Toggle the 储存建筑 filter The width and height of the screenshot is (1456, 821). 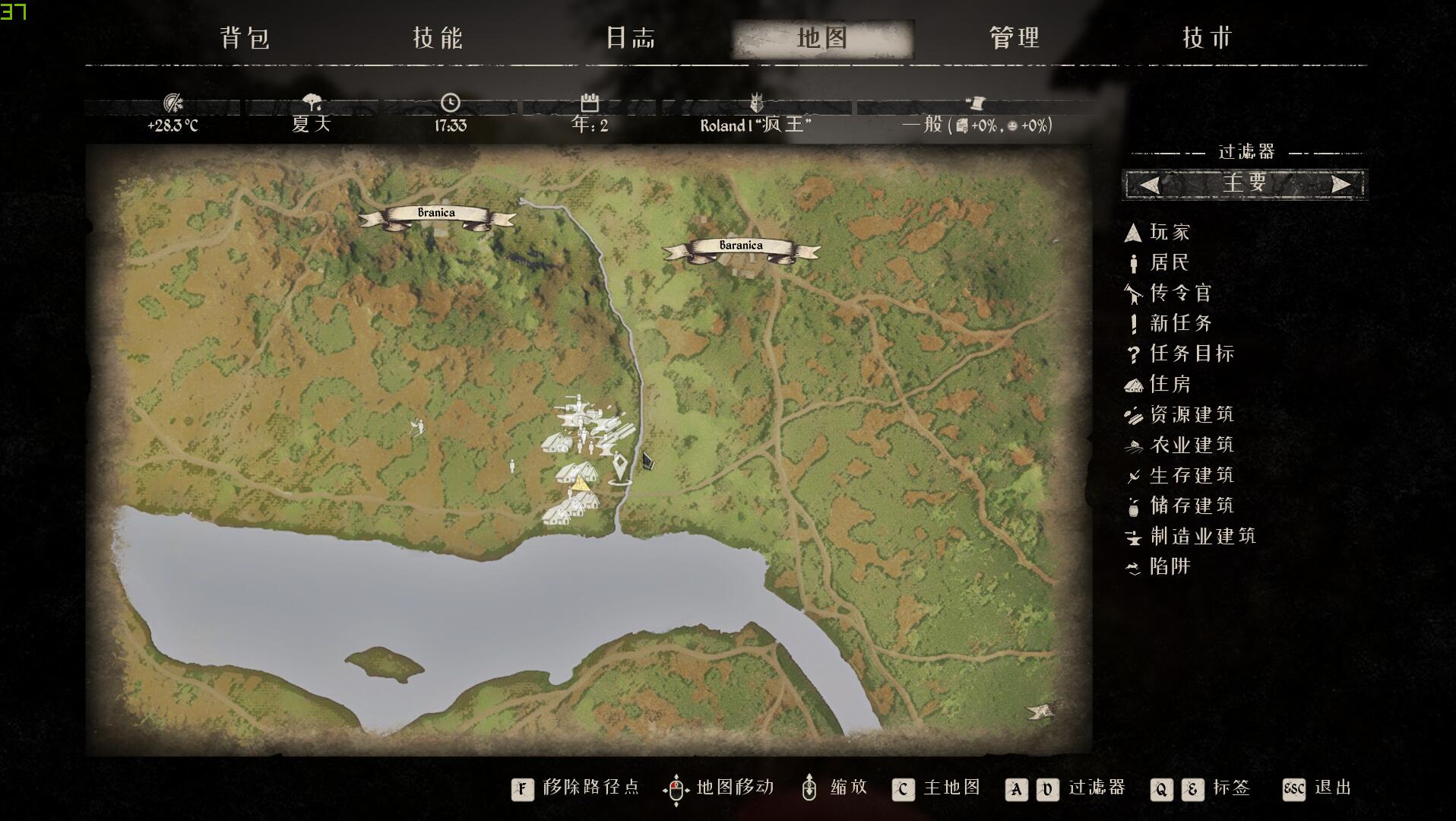1191,506
